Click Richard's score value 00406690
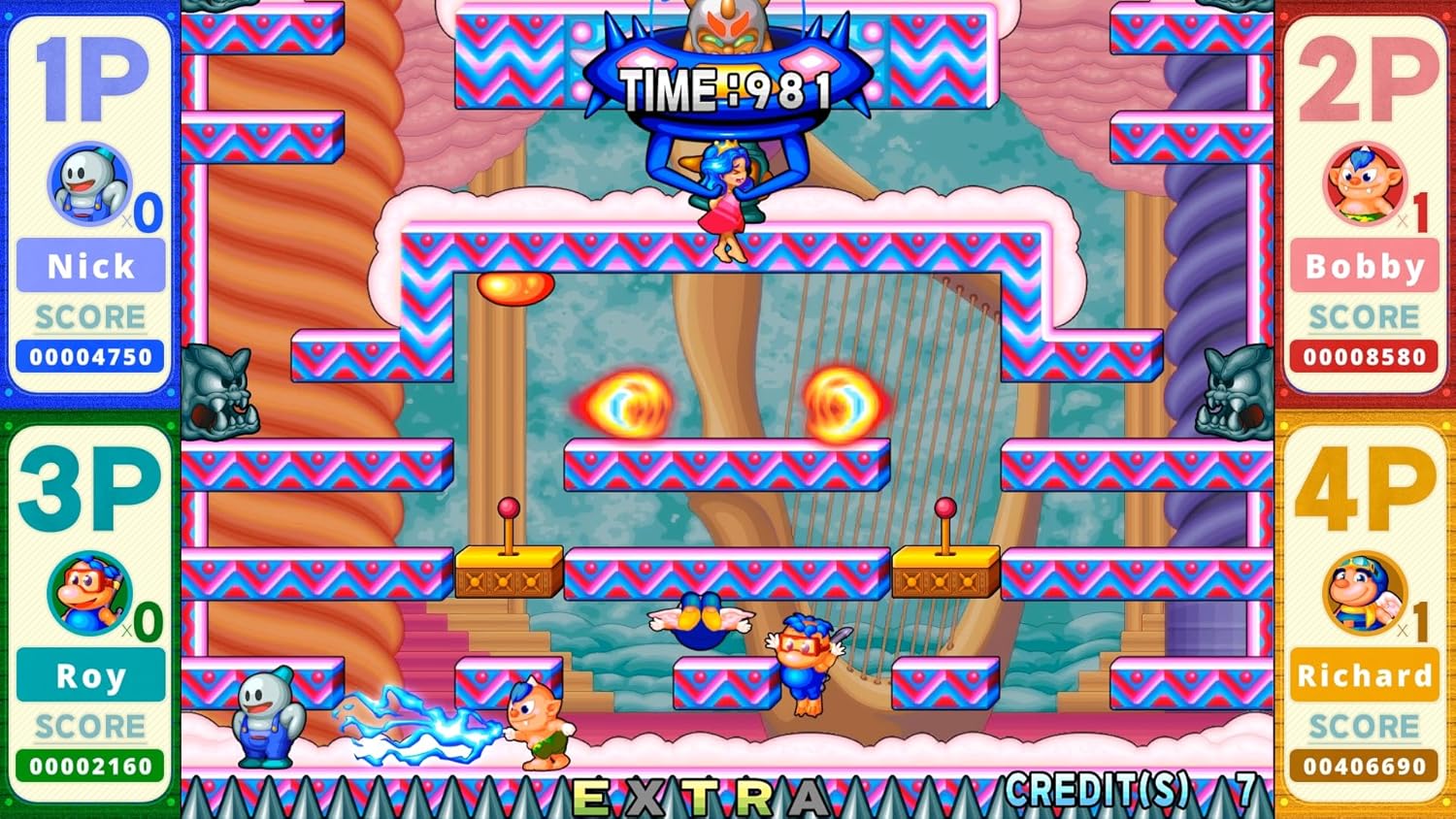The width and height of the screenshot is (1456, 819). (x=1363, y=766)
